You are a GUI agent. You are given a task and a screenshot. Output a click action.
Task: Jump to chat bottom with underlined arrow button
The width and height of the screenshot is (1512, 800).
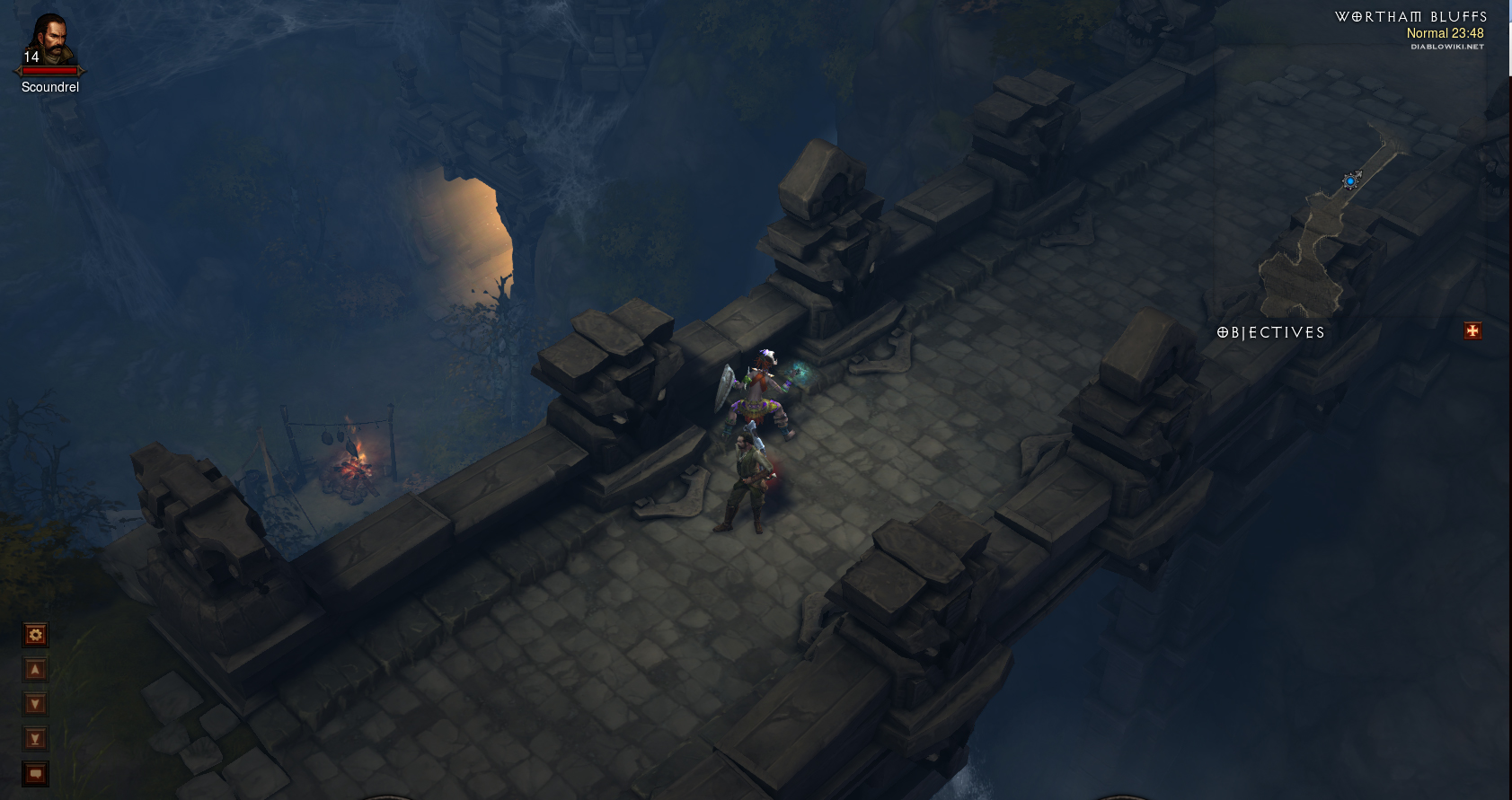[x=35, y=739]
